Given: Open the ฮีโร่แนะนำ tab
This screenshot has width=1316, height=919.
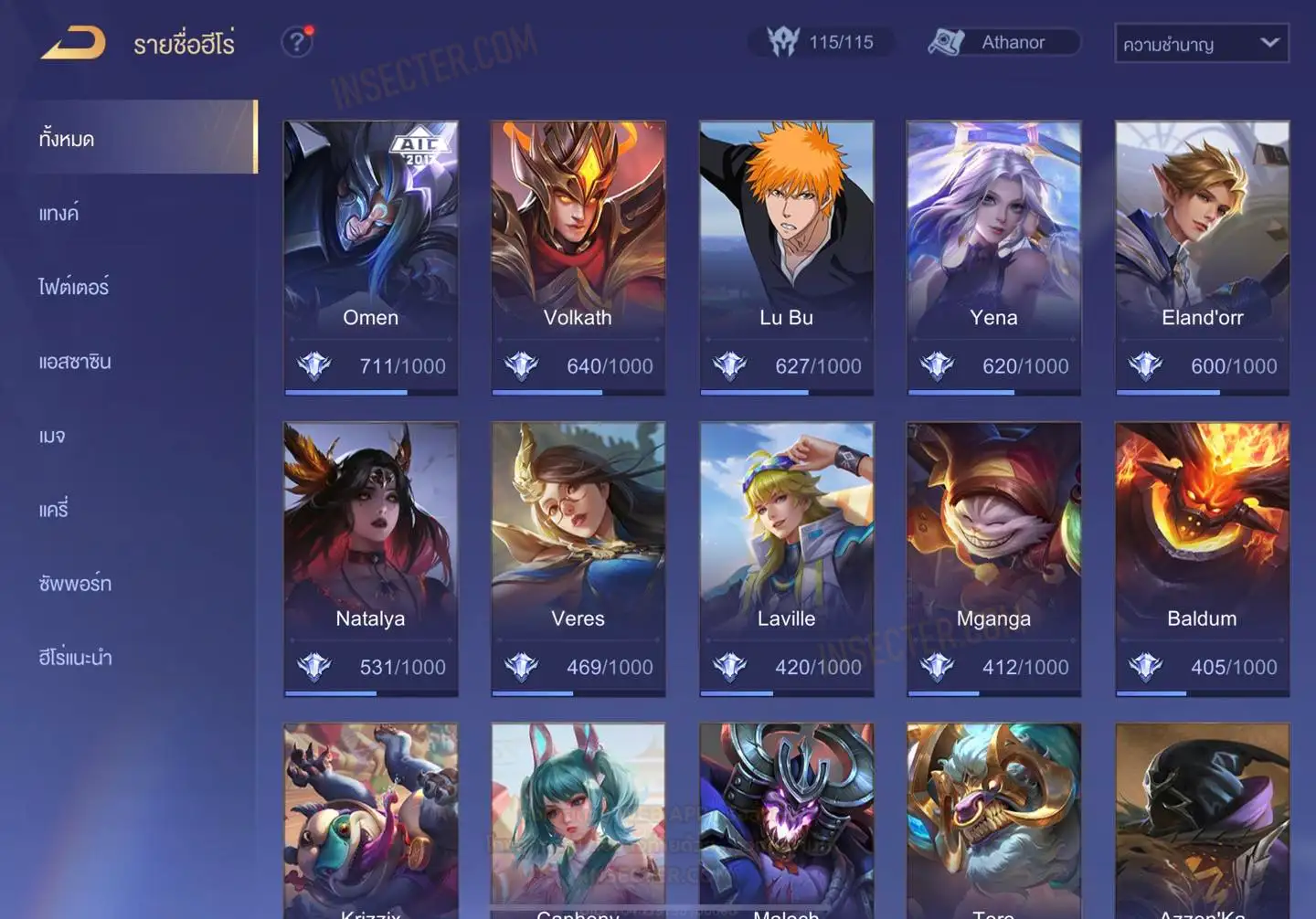Looking at the screenshot, I should pyautogui.click(x=75, y=658).
